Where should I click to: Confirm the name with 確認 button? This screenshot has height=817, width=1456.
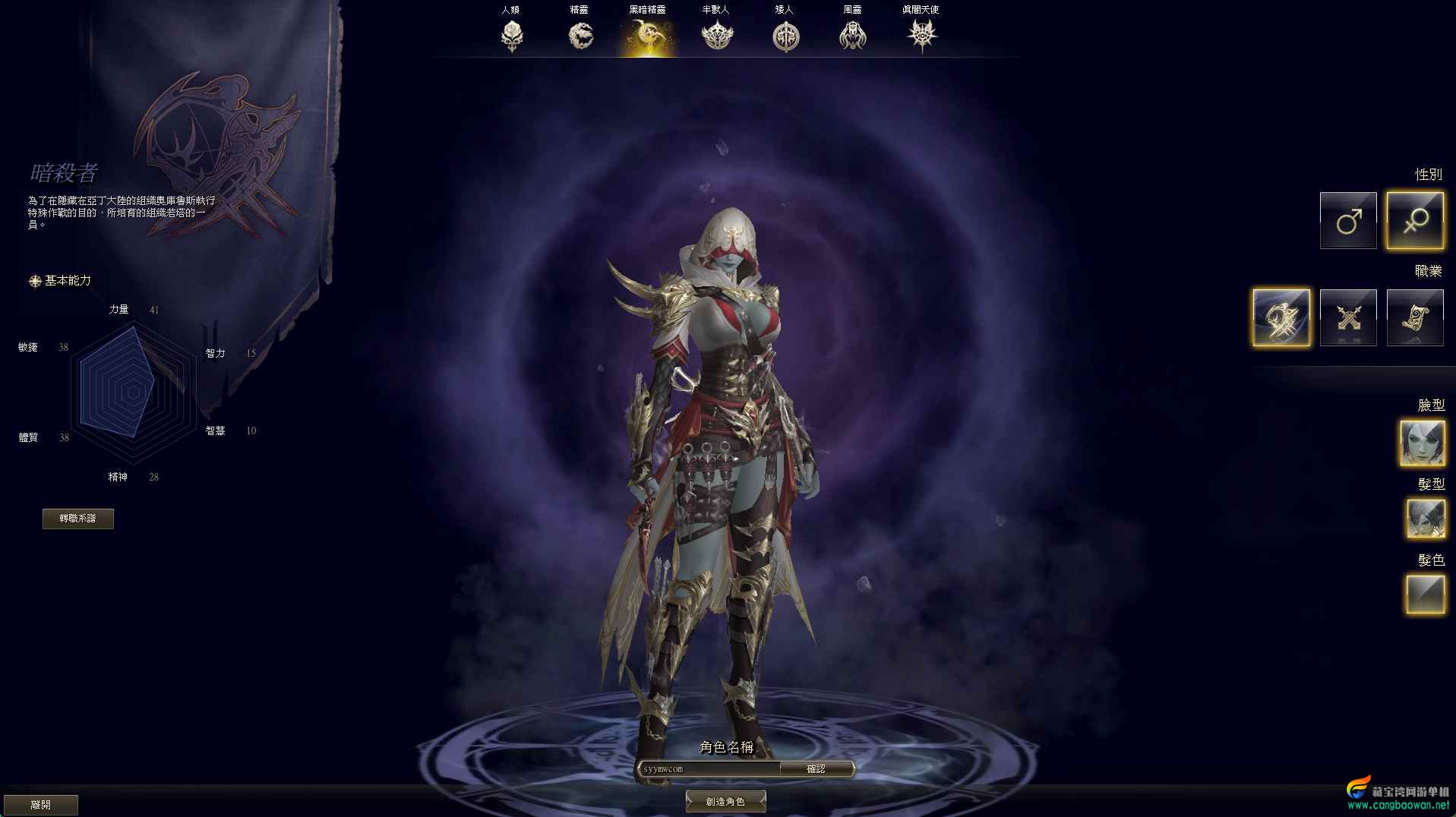(x=816, y=769)
